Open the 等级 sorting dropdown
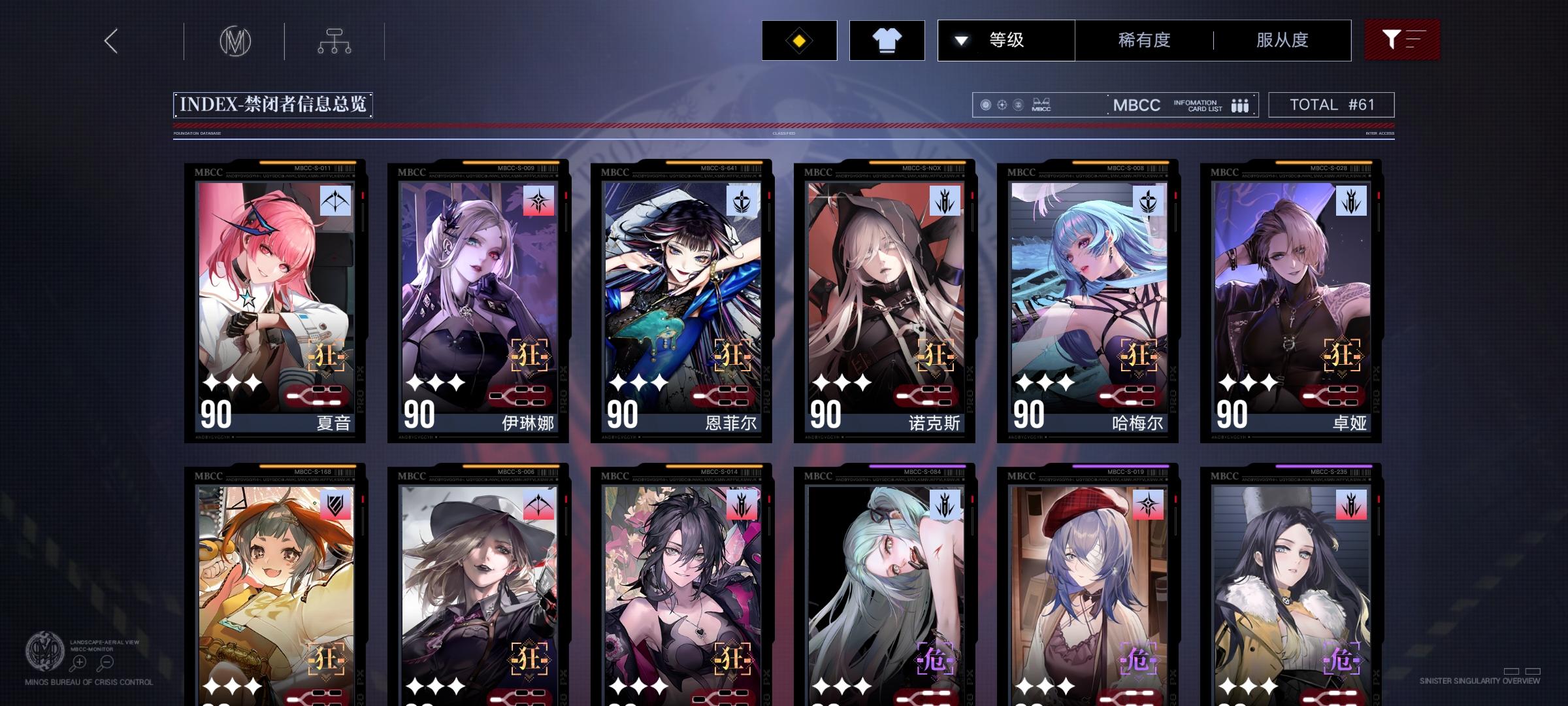Screen dimensions: 1568x706 coord(1007,40)
